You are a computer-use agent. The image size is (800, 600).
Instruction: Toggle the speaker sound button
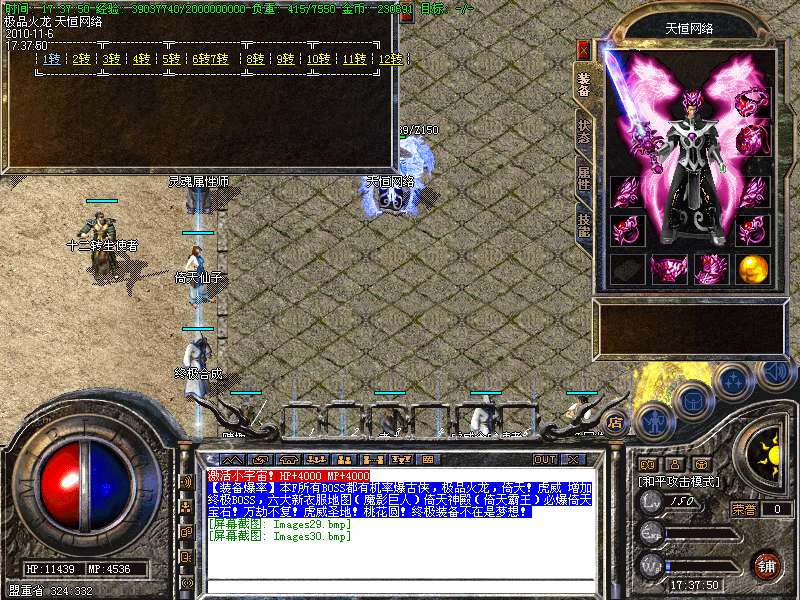click(x=774, y=374)
